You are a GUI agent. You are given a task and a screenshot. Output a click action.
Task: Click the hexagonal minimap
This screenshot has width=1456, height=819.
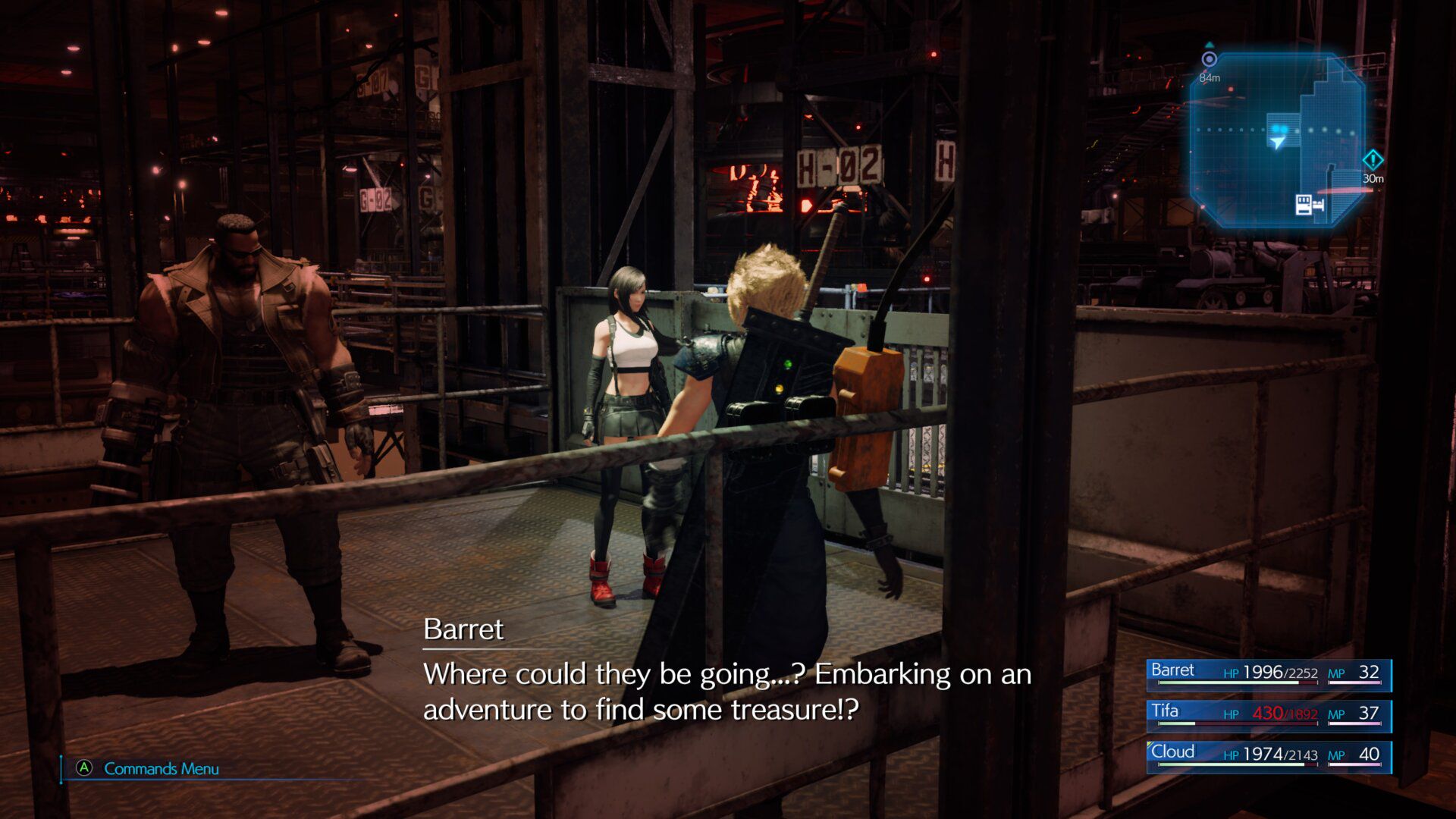[1277, 140]
